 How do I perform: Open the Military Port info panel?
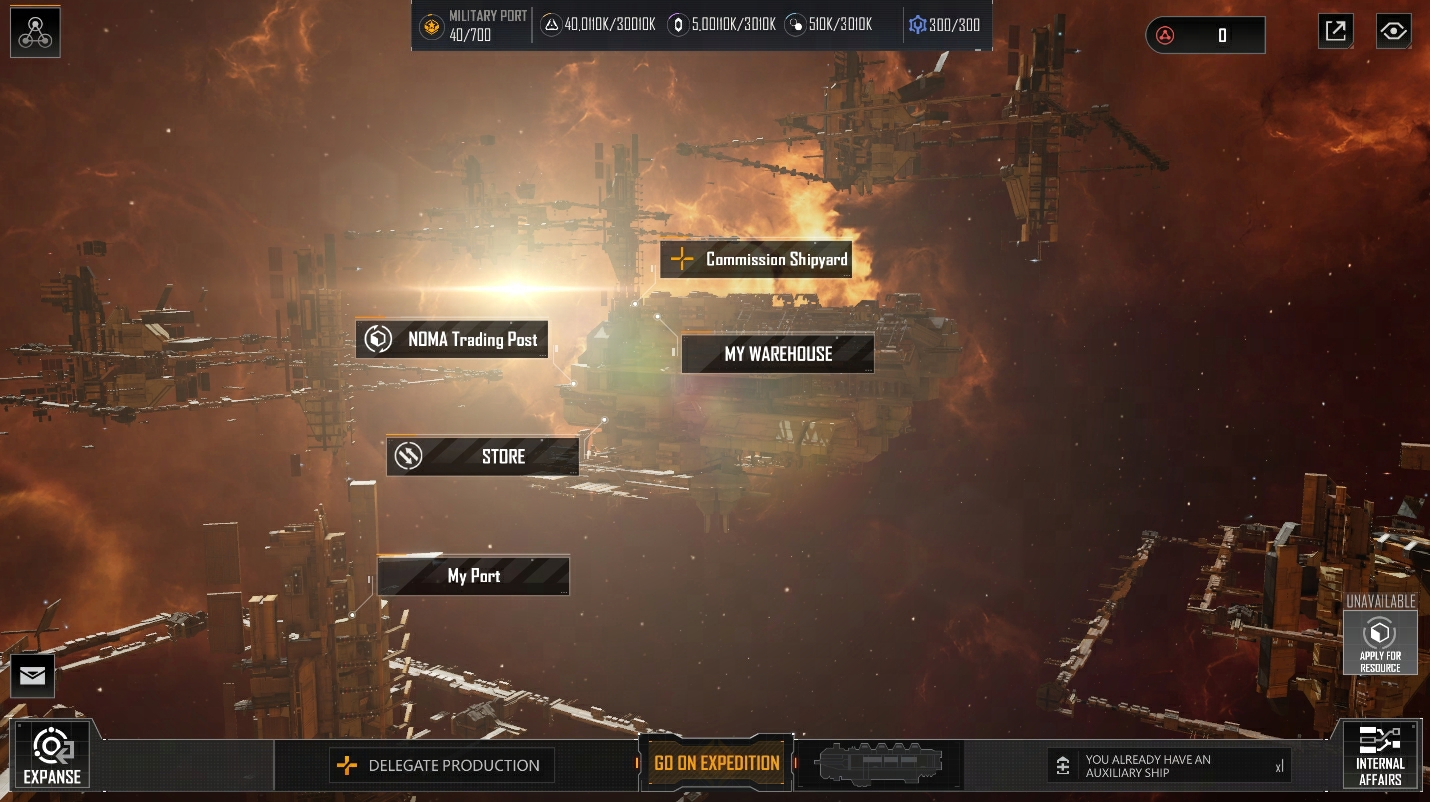(x=472, y=26)
